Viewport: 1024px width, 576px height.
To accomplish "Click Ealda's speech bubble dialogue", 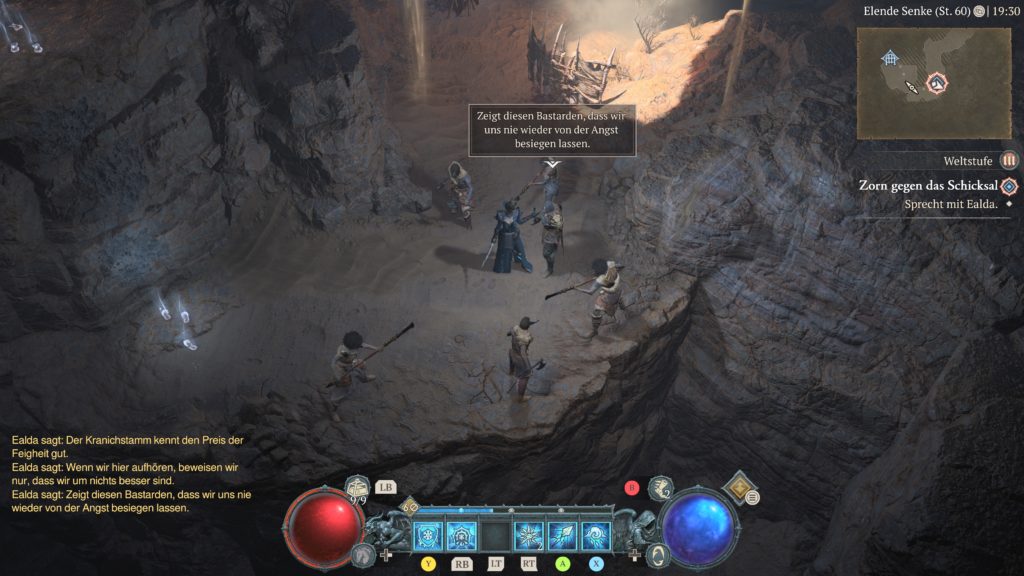I will [553, 131].
